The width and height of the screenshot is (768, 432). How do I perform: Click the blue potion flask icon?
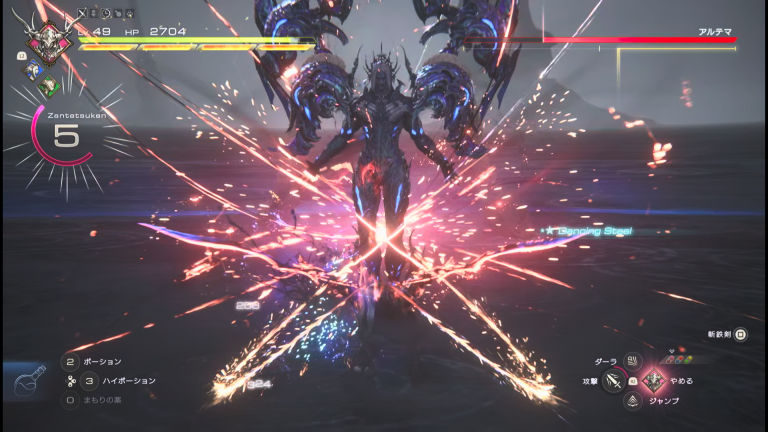click(x=28, y=380)
